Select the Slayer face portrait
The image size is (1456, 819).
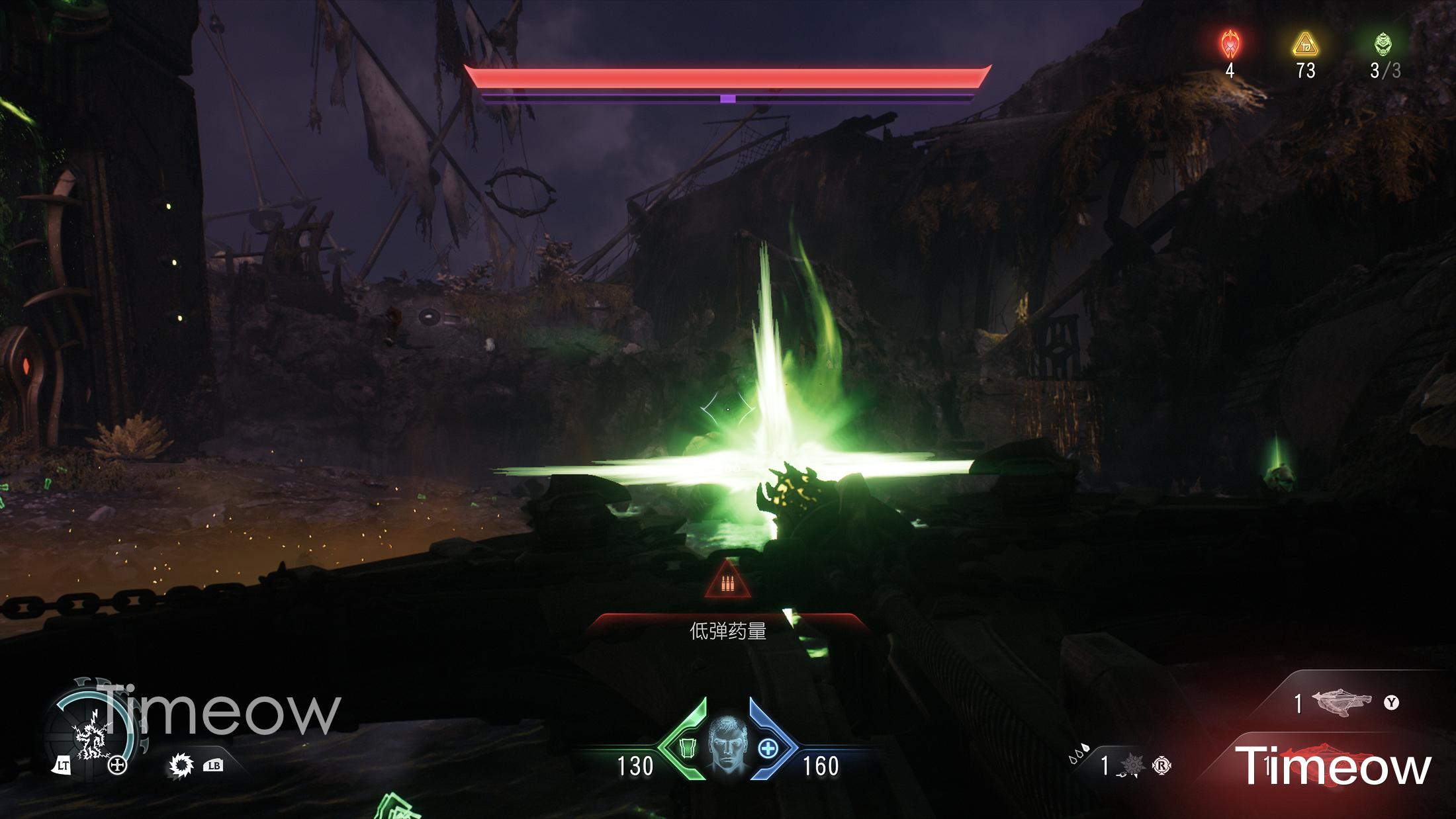pyautogui.click(x=727, y=744)
